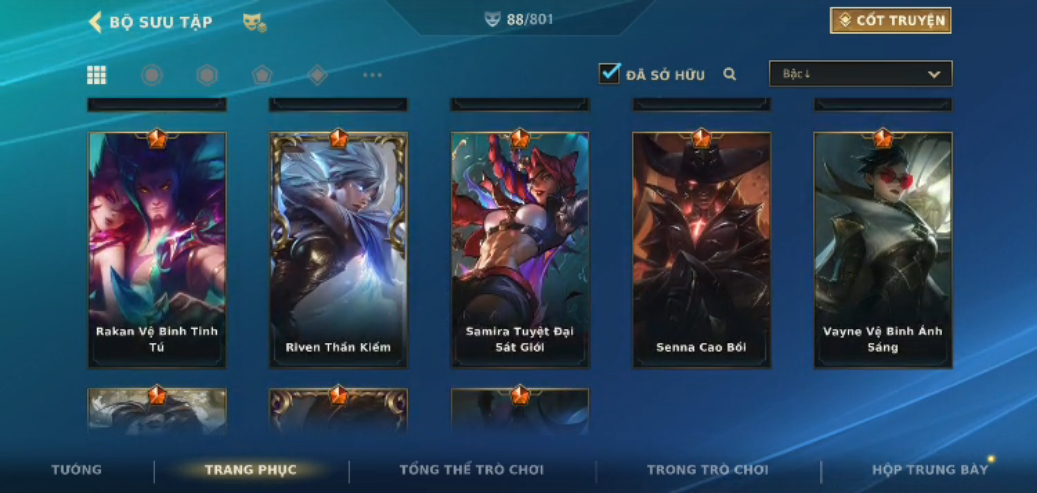
Task: Open the Cốt Truyện button
Action: point(890,21)
